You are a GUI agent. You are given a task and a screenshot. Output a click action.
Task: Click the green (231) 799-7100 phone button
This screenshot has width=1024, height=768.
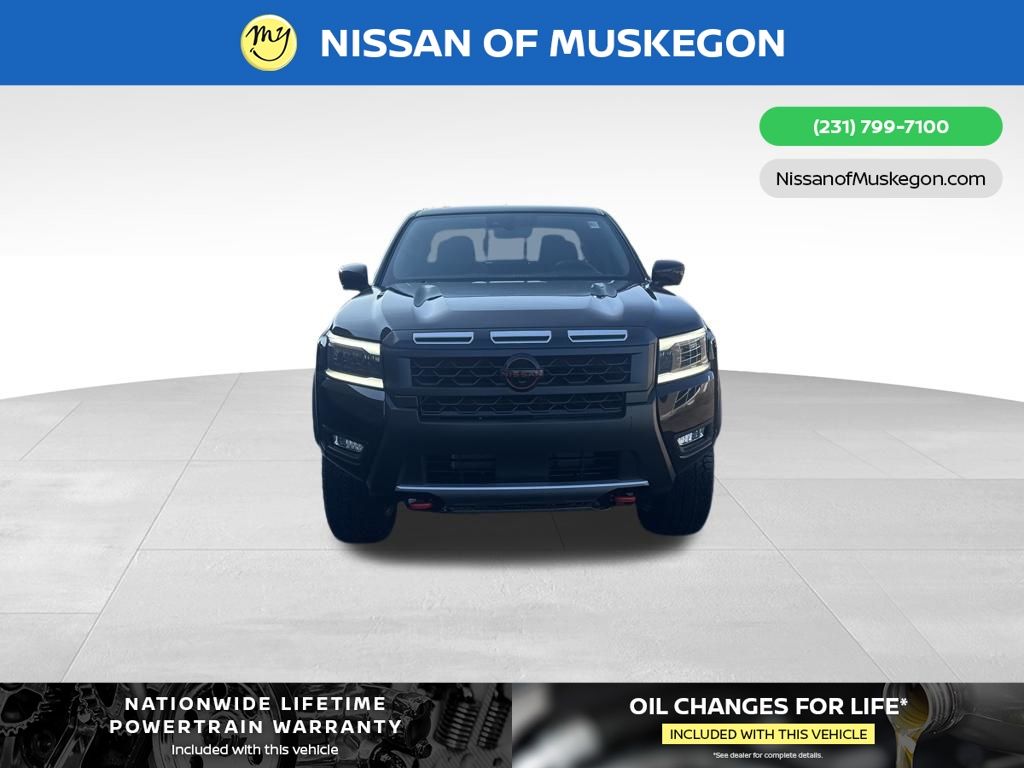(x=880, y=127)
